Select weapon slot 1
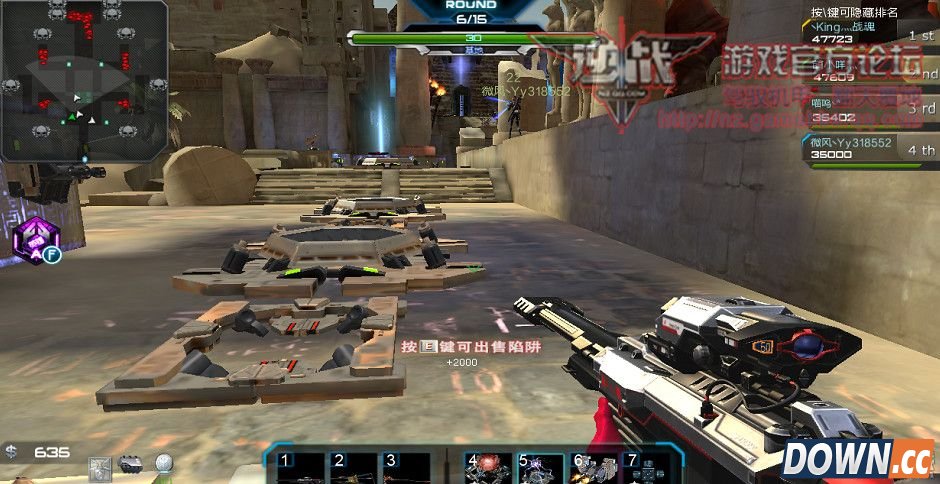Screen dimensions: 940x484 pos(301,468)
